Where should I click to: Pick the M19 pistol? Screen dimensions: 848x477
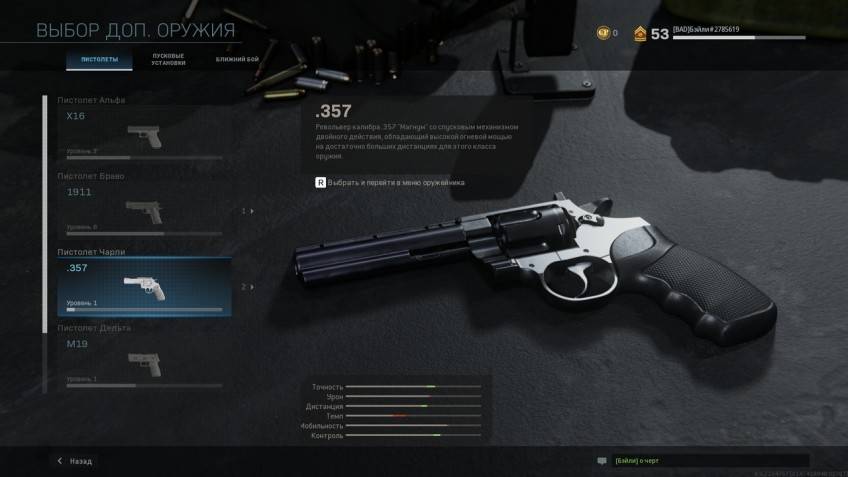pyautogui.click(x=145, y=362)
